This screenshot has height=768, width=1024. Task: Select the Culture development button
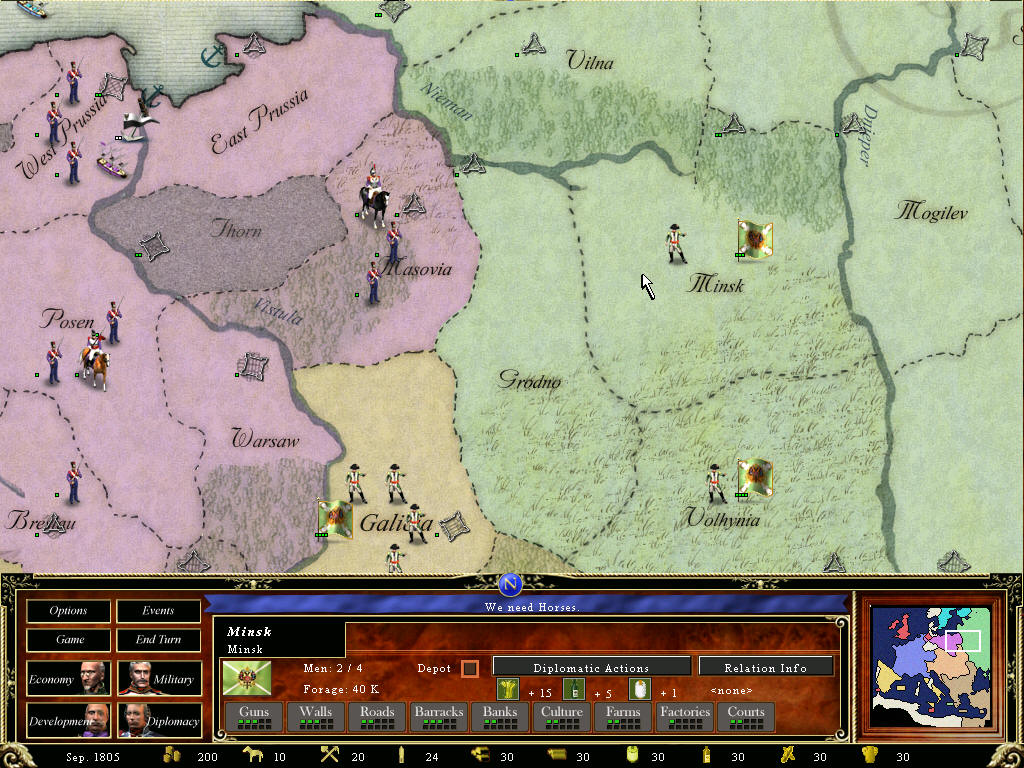pyautogui.click(x=561, y=716)
